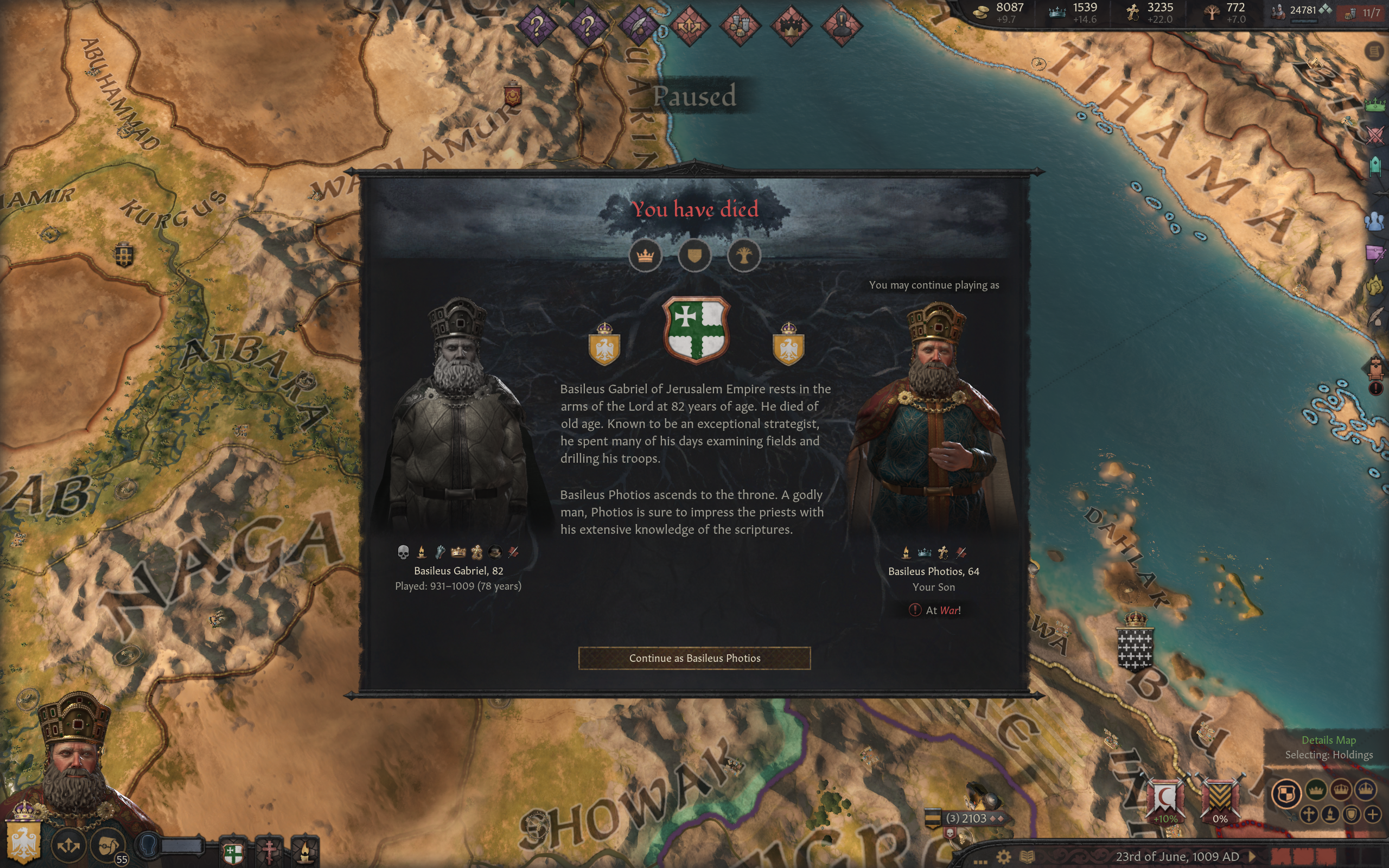Image resolution: width=1389 pixels, height=868 pixels.
Task: Open the chevron banner war at 0%
Action: pos(1220,799)
